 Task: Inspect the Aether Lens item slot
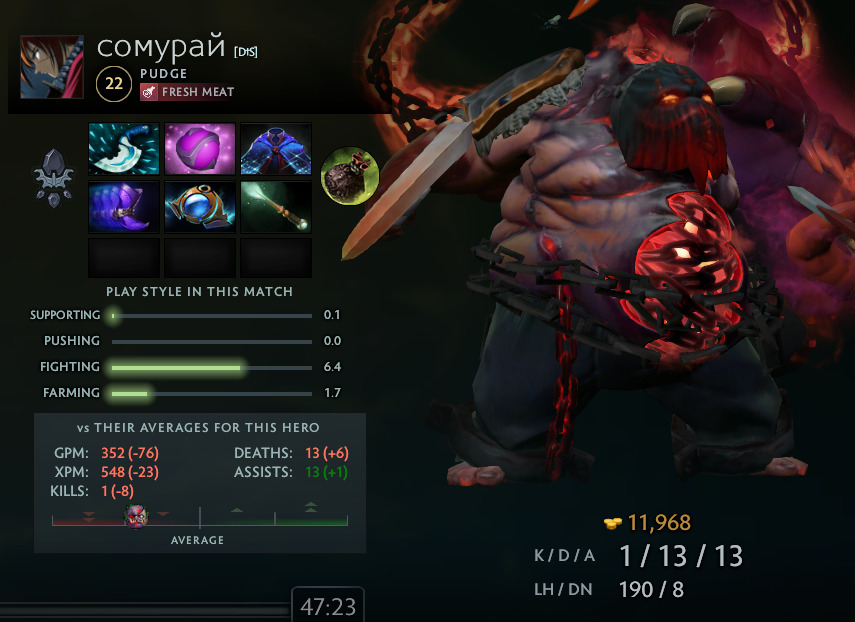(x=200, y=207)
